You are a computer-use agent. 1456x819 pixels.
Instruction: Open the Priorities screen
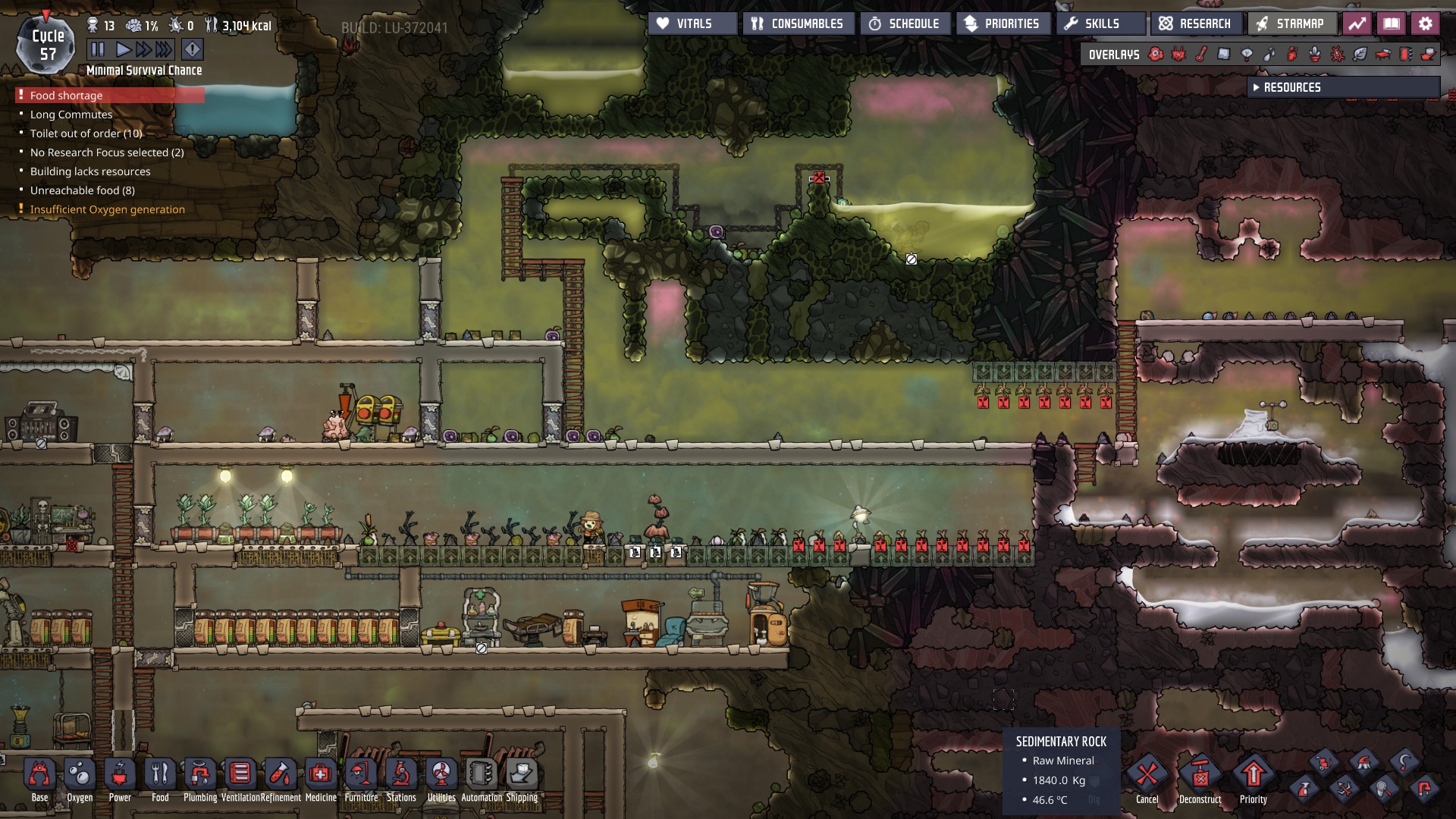tap(1003, 24)
